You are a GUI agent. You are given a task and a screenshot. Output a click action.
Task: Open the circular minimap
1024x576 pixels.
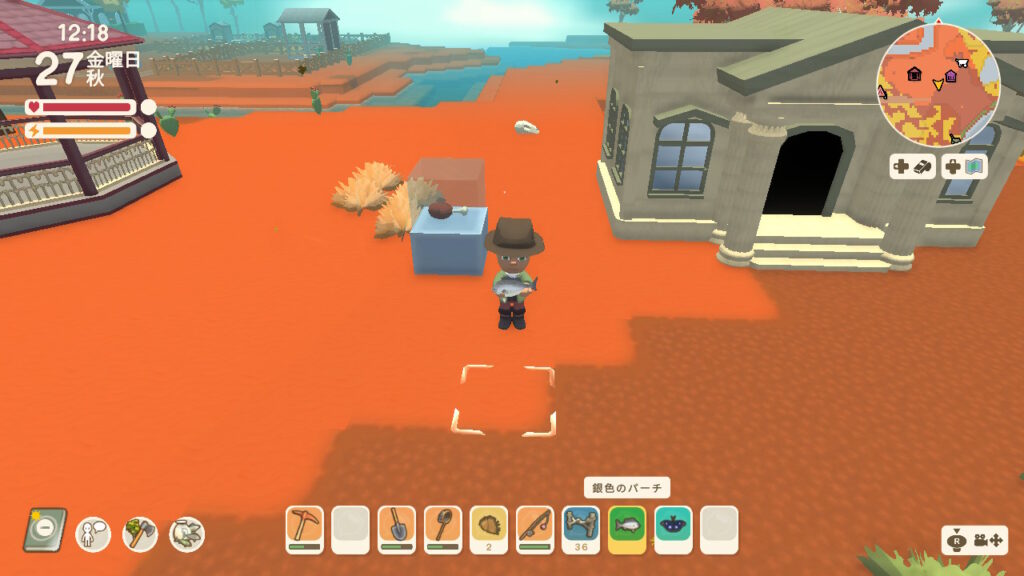click(938, 85)
